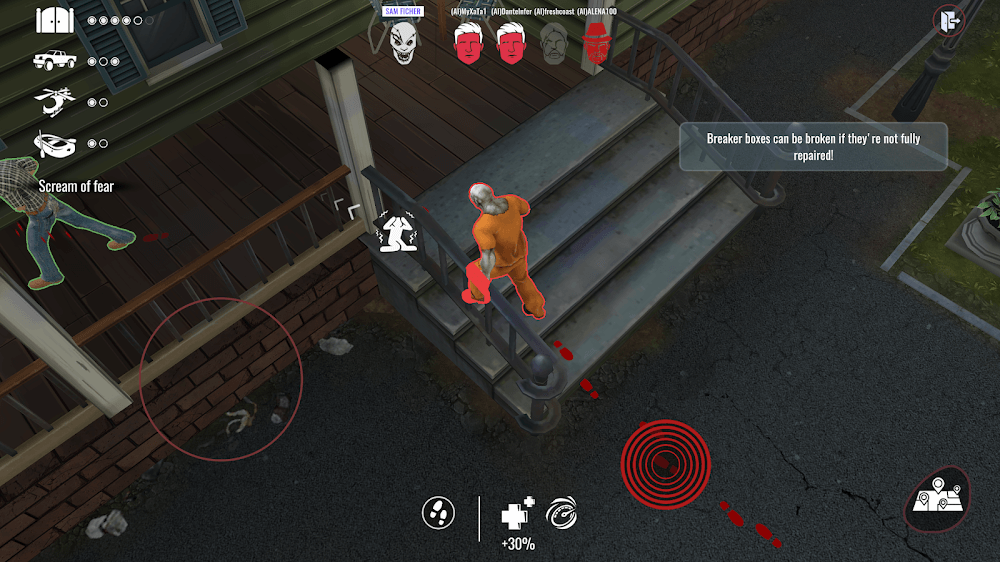This screenshot has width=1000, height=562.
Task: Select (AI)freshcoast's greyed-out portrait
Action: (x=554, y=44)
